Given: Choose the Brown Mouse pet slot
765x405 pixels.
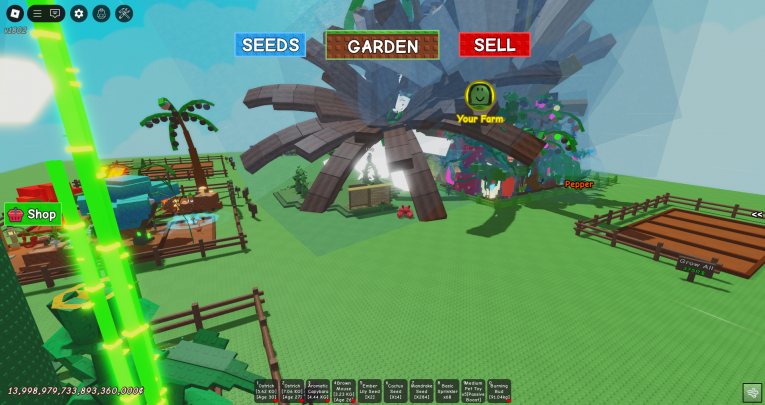Looking at the screenshot, I should point(343,391).
